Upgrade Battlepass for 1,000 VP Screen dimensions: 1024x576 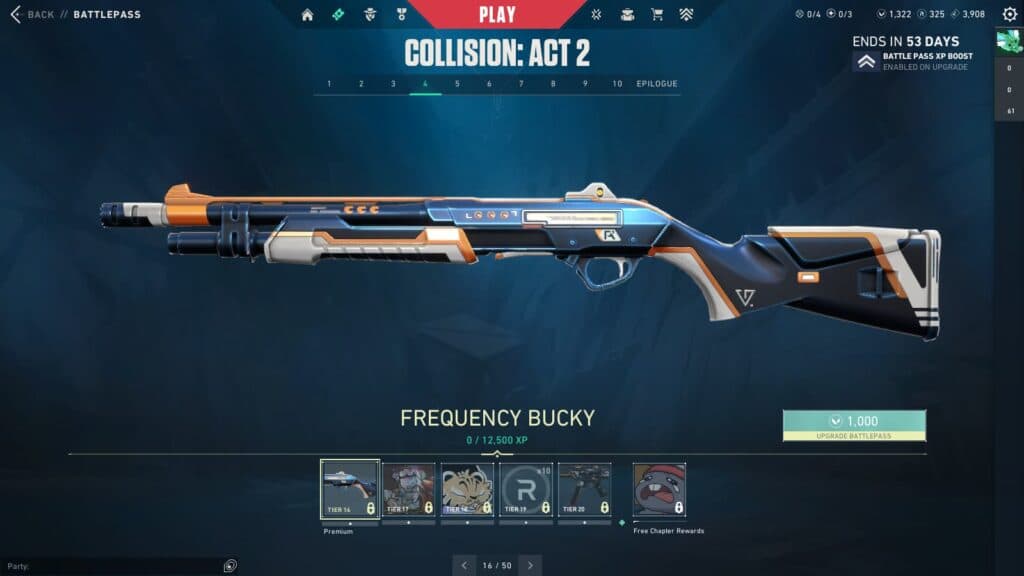[854, 425]
